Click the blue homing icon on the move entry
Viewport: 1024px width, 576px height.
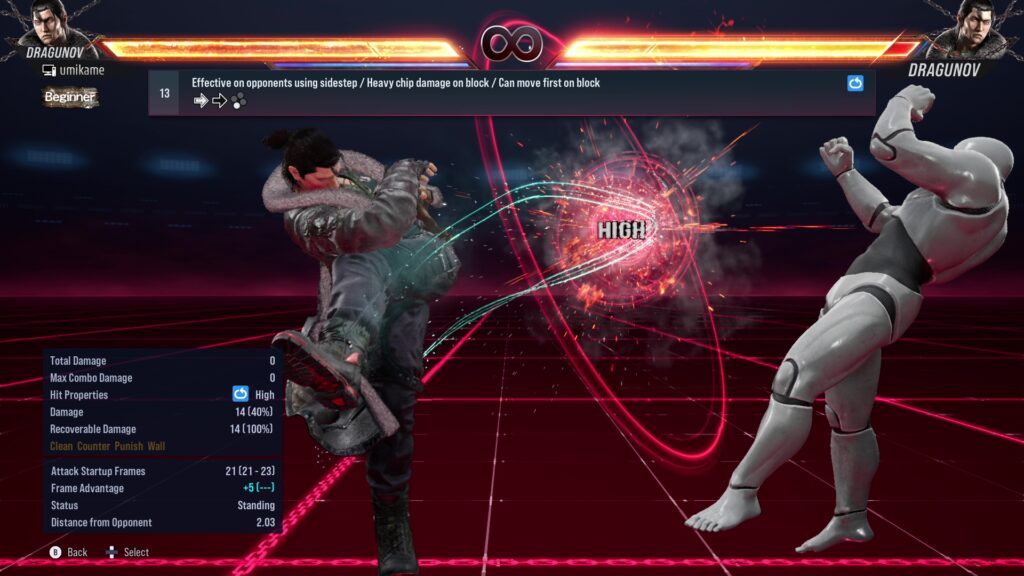(855, 84)
